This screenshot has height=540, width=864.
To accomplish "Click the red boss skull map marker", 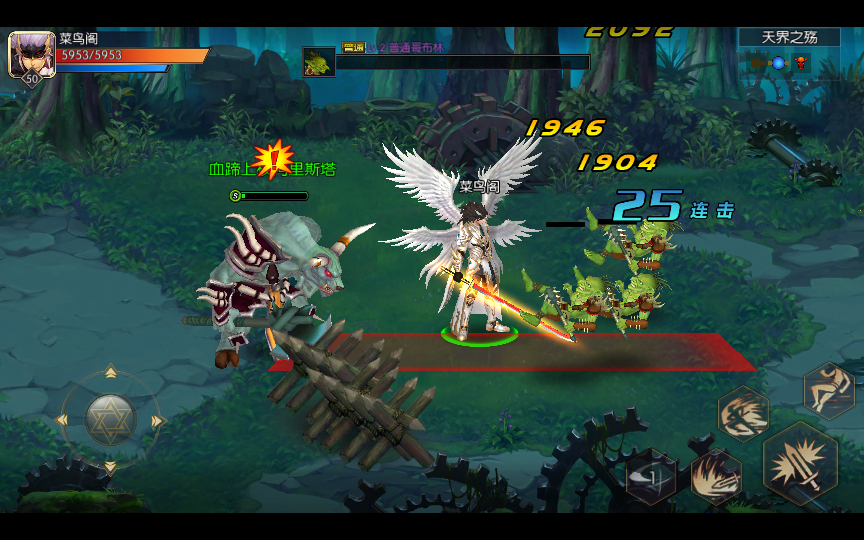I will point(801,64).
